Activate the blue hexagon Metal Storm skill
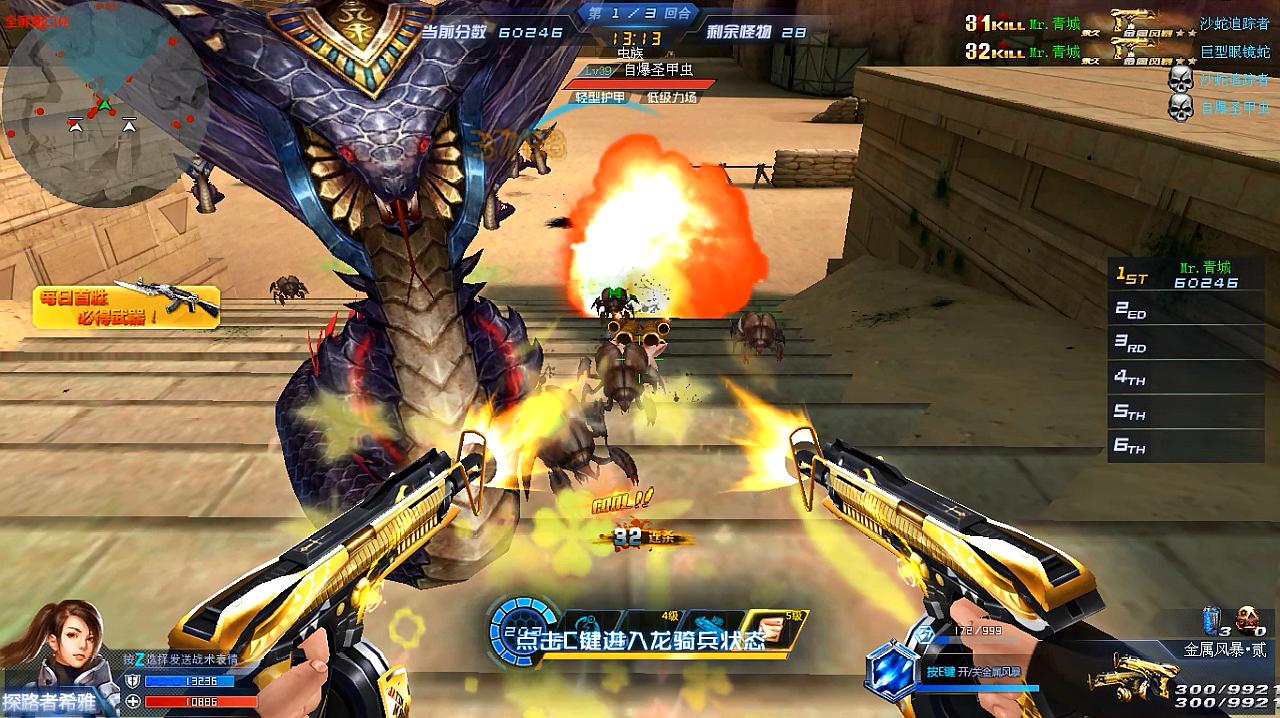Image resolution: width=1280 pixels, height=718 pixels. coord(891,670)
